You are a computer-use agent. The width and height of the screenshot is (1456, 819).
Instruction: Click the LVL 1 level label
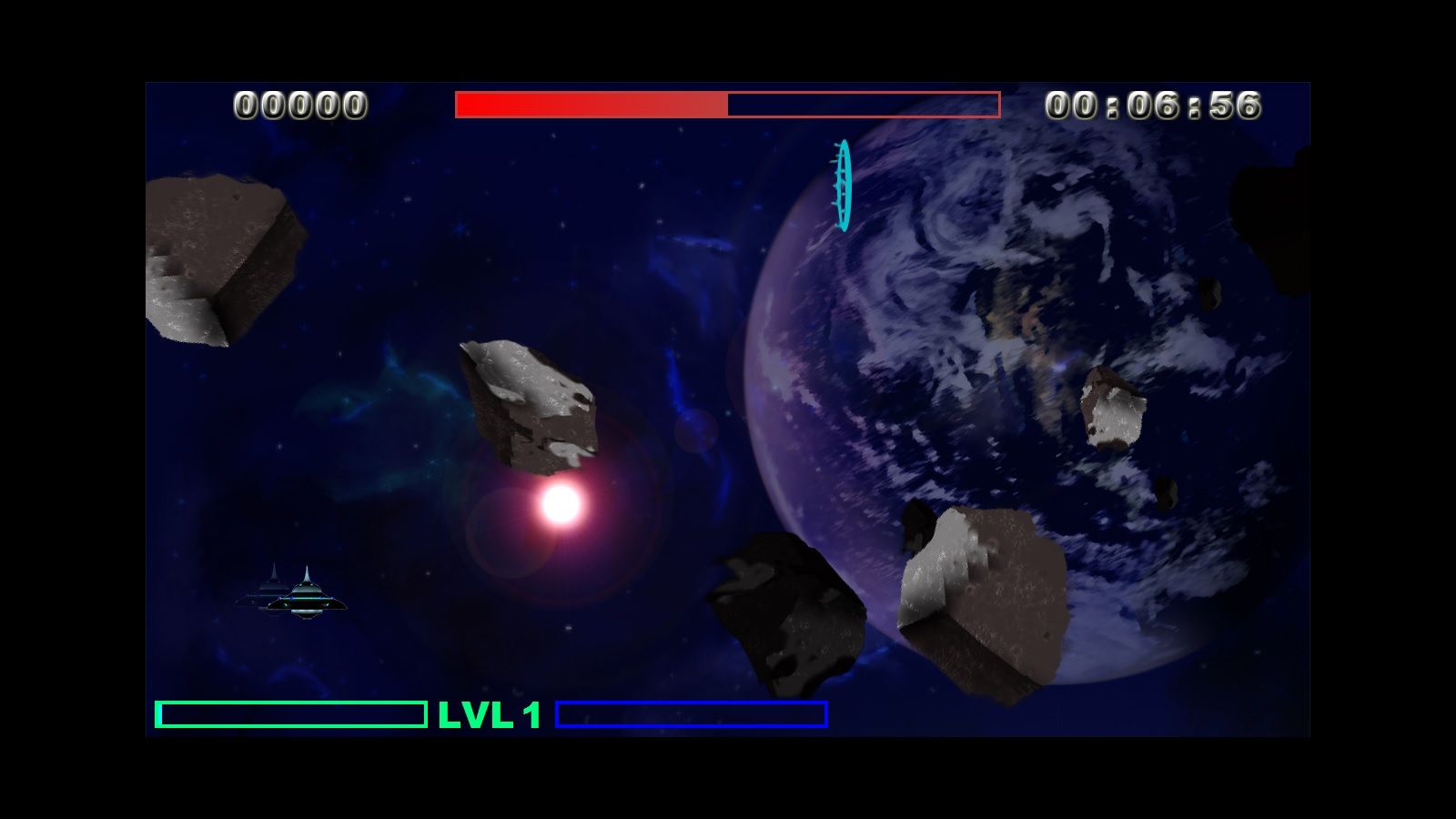pos(489,715)
